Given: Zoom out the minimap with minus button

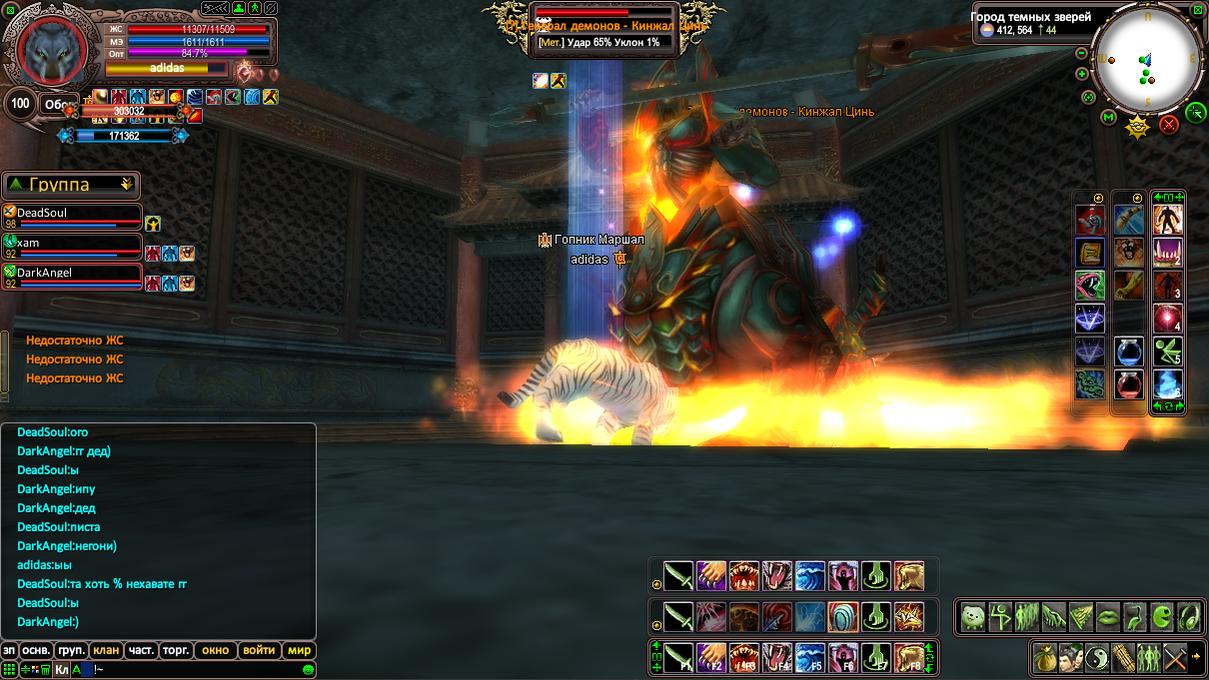Looking at the screenshot, I should (x=1081, y=53).
